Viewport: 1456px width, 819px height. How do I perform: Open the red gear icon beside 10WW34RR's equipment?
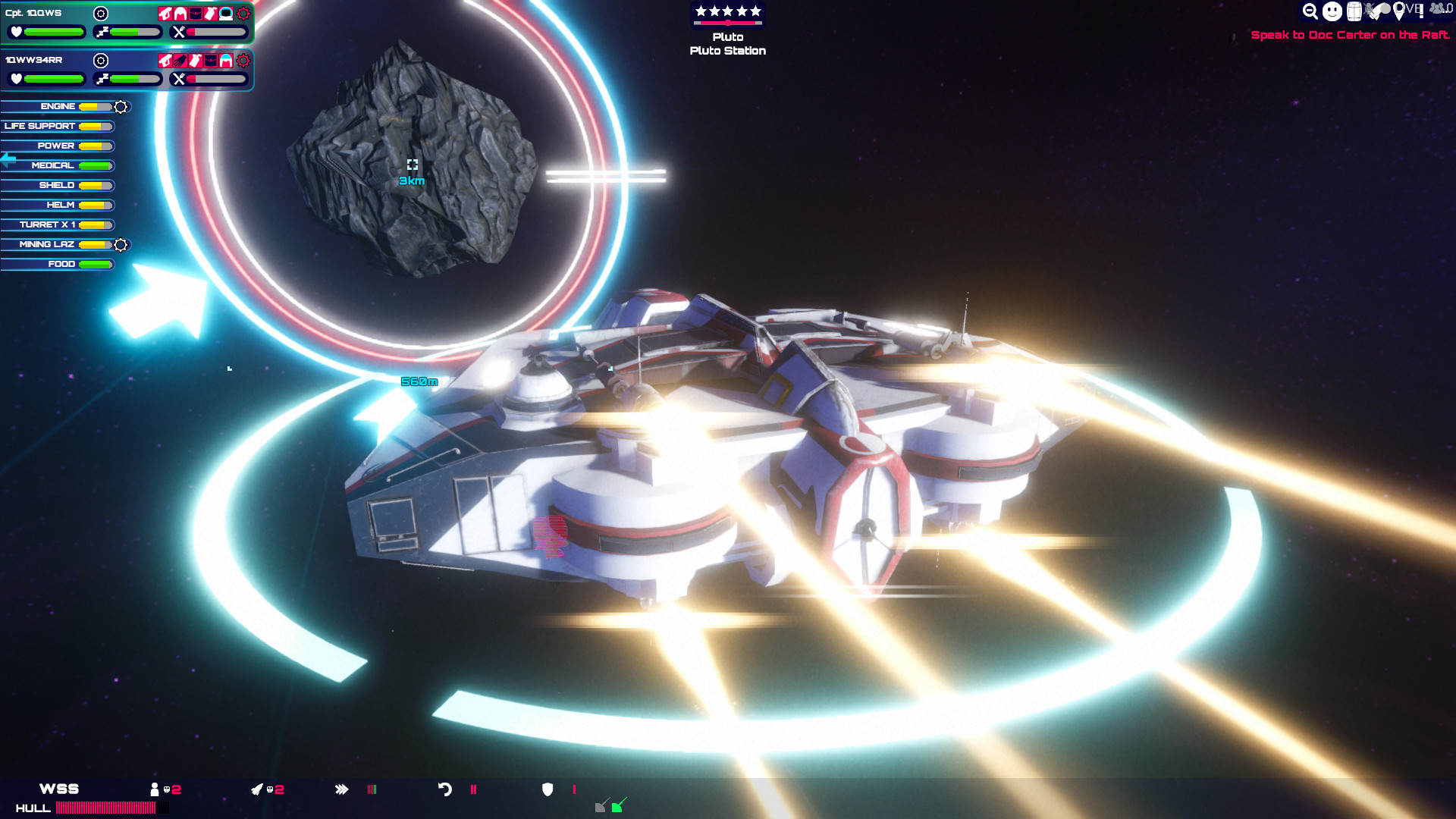click(x=243, y=61)
